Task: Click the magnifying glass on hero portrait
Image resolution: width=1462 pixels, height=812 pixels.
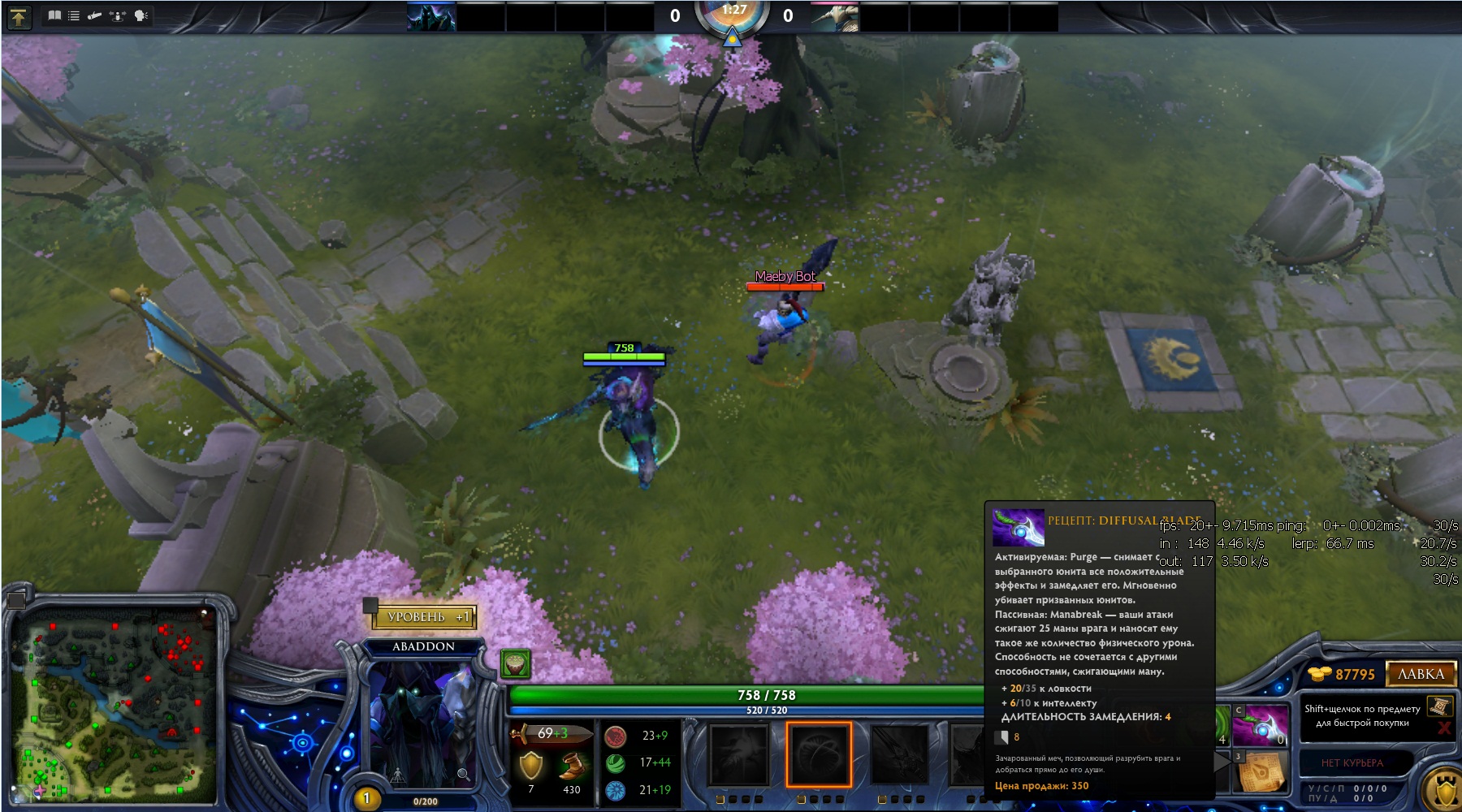Action: [x=463, y=775]
